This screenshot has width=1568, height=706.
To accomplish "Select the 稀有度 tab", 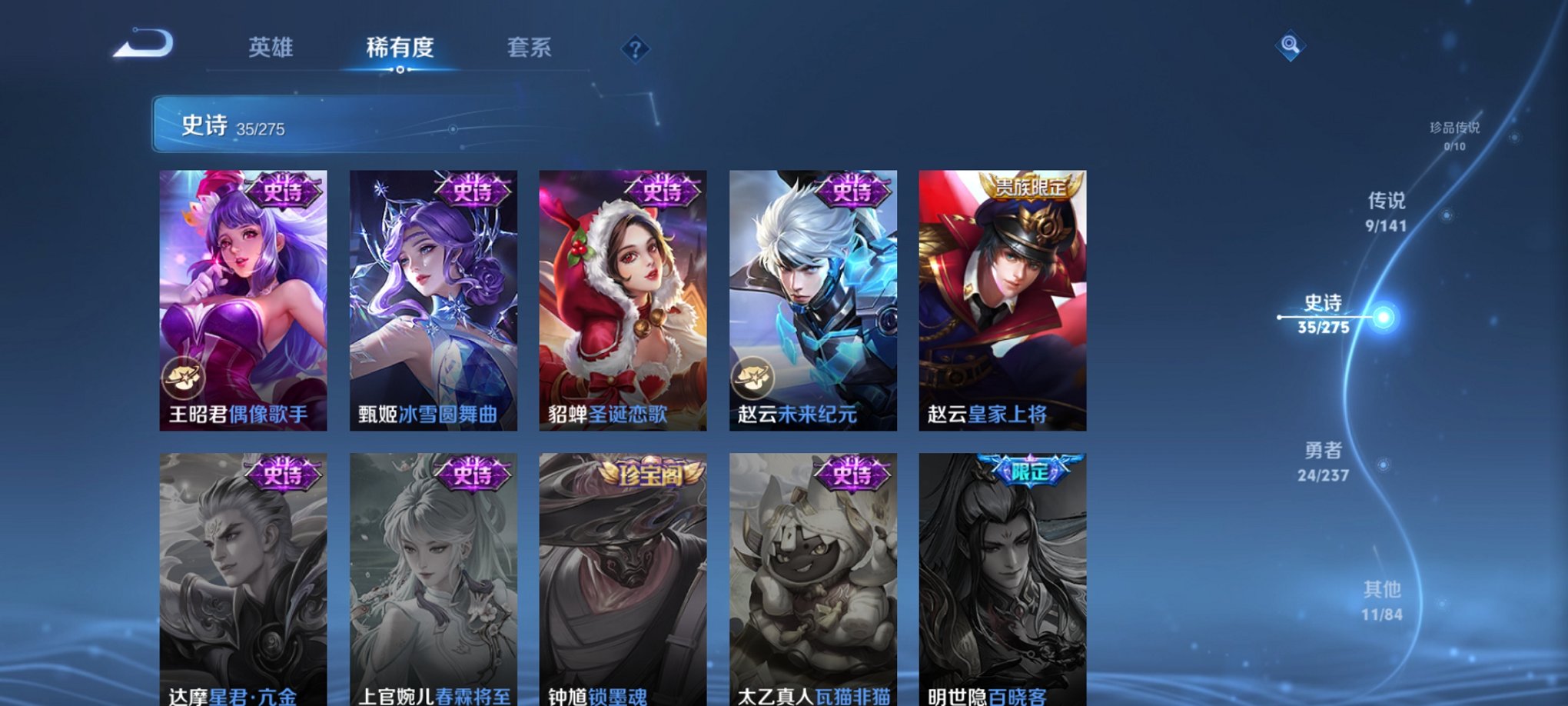I will (x=400, y=48).
